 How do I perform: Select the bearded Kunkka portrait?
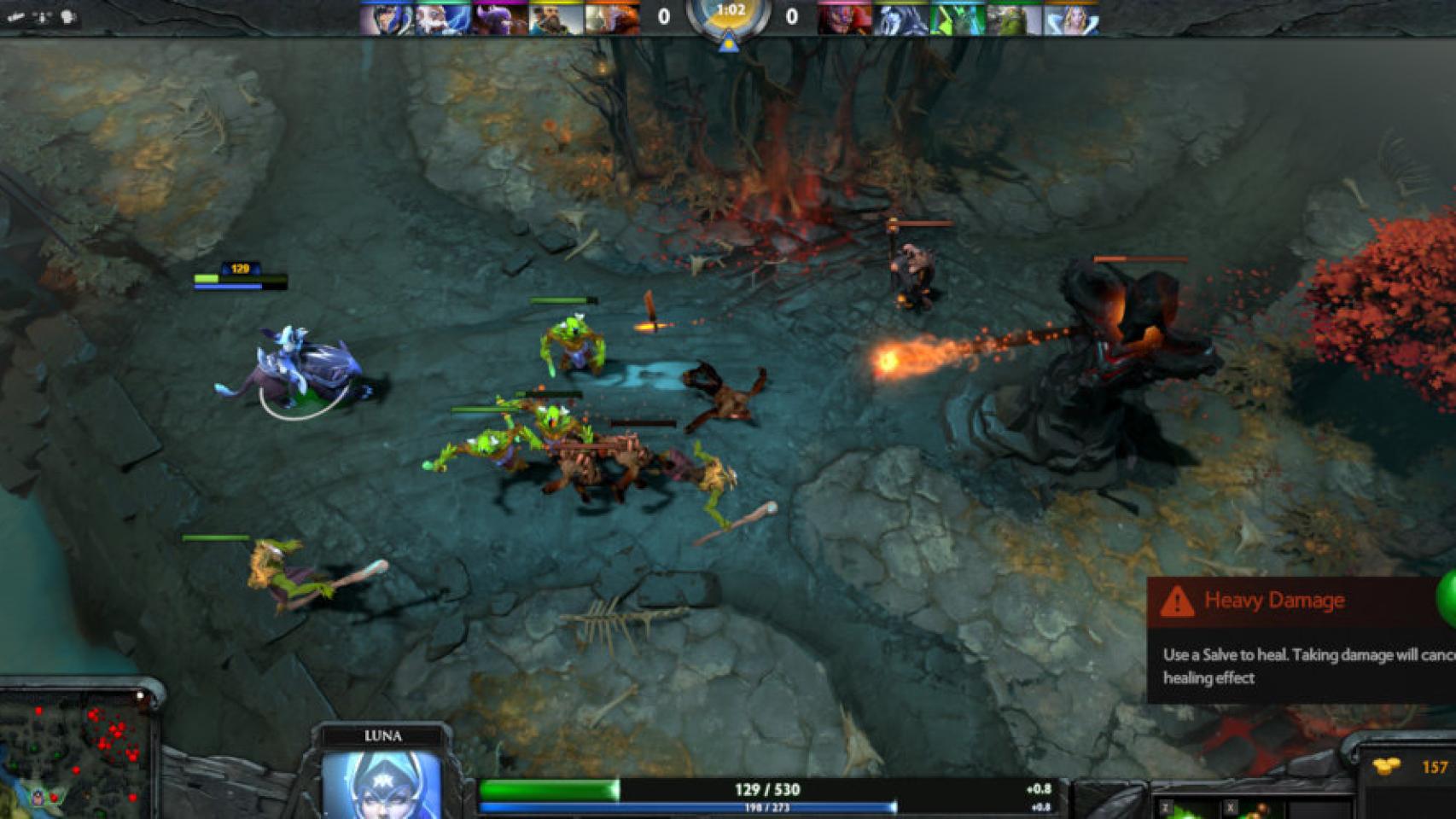[x=556, y=19]
